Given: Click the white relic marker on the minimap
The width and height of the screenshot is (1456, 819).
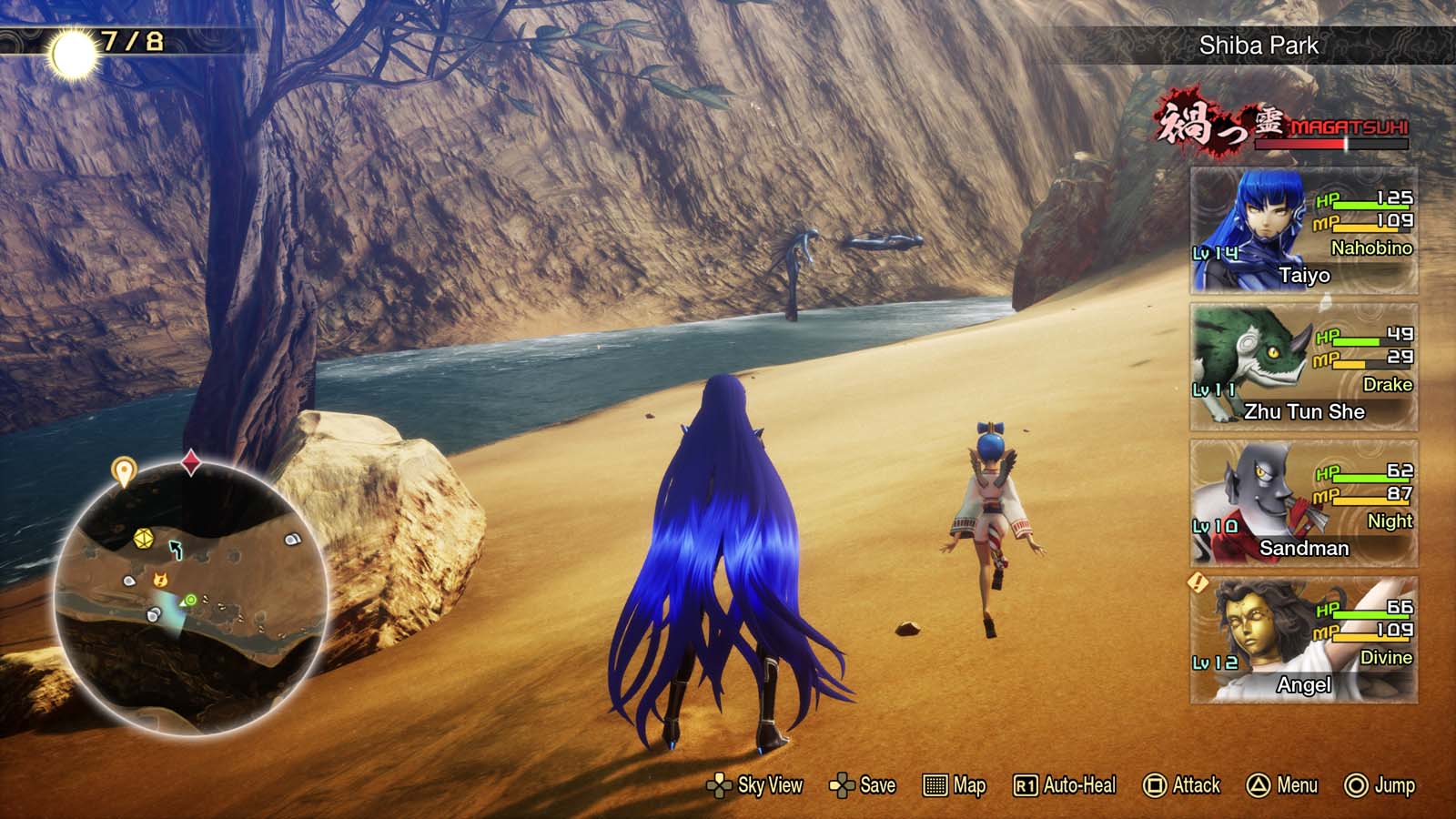Looking at the screenshot, I should (x=128, y=581).
